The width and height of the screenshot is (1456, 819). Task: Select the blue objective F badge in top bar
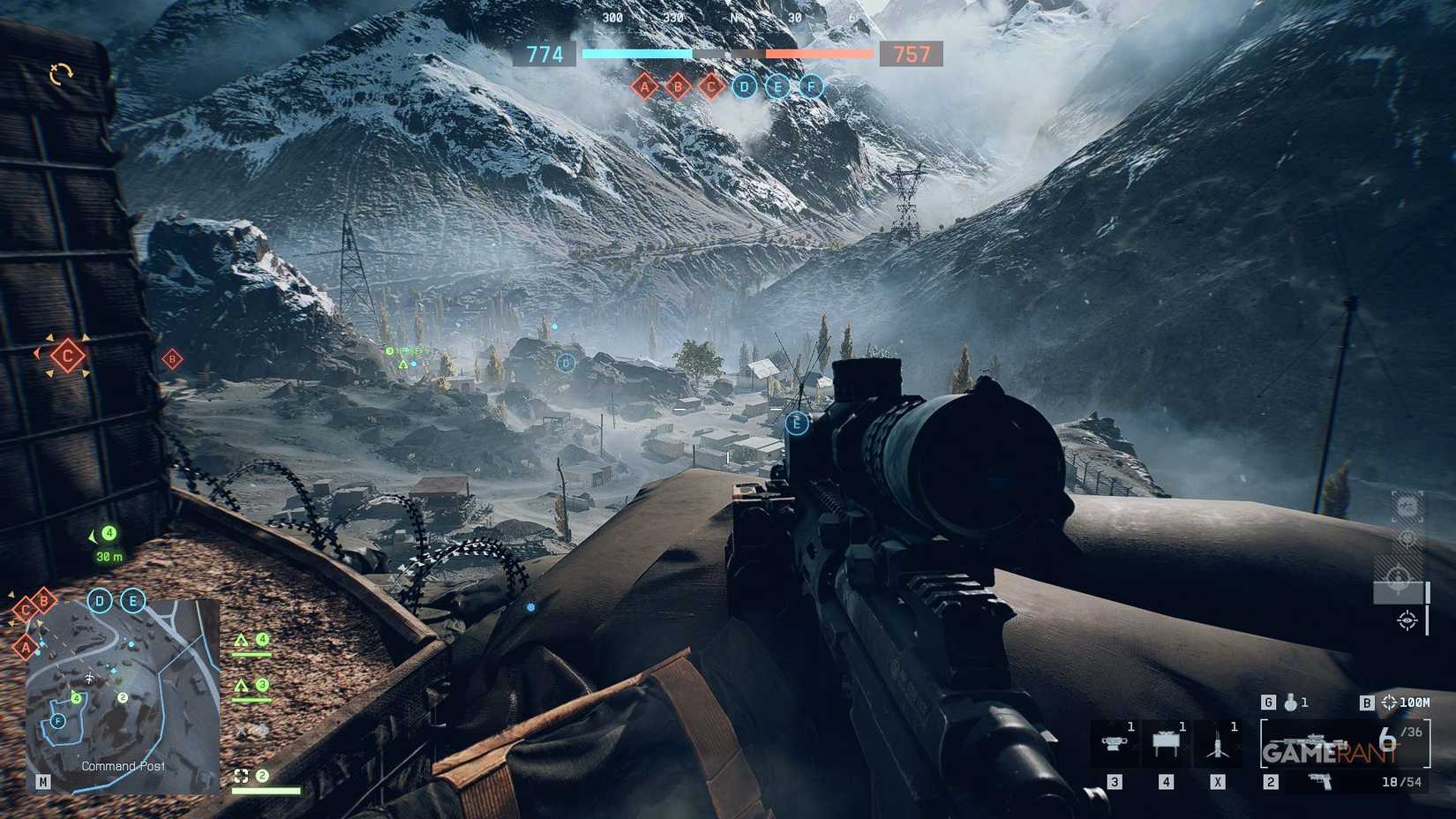(x=811, y=86)
